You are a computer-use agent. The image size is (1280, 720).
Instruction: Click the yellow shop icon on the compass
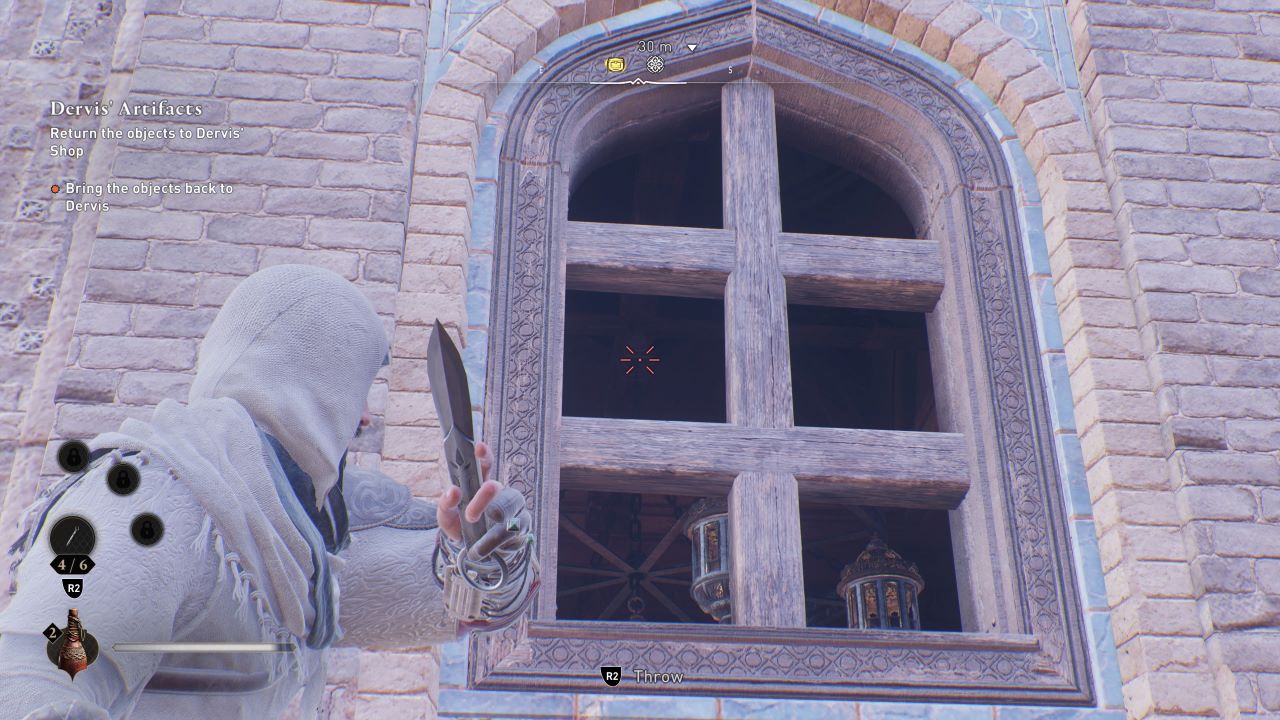pos(616,64)
